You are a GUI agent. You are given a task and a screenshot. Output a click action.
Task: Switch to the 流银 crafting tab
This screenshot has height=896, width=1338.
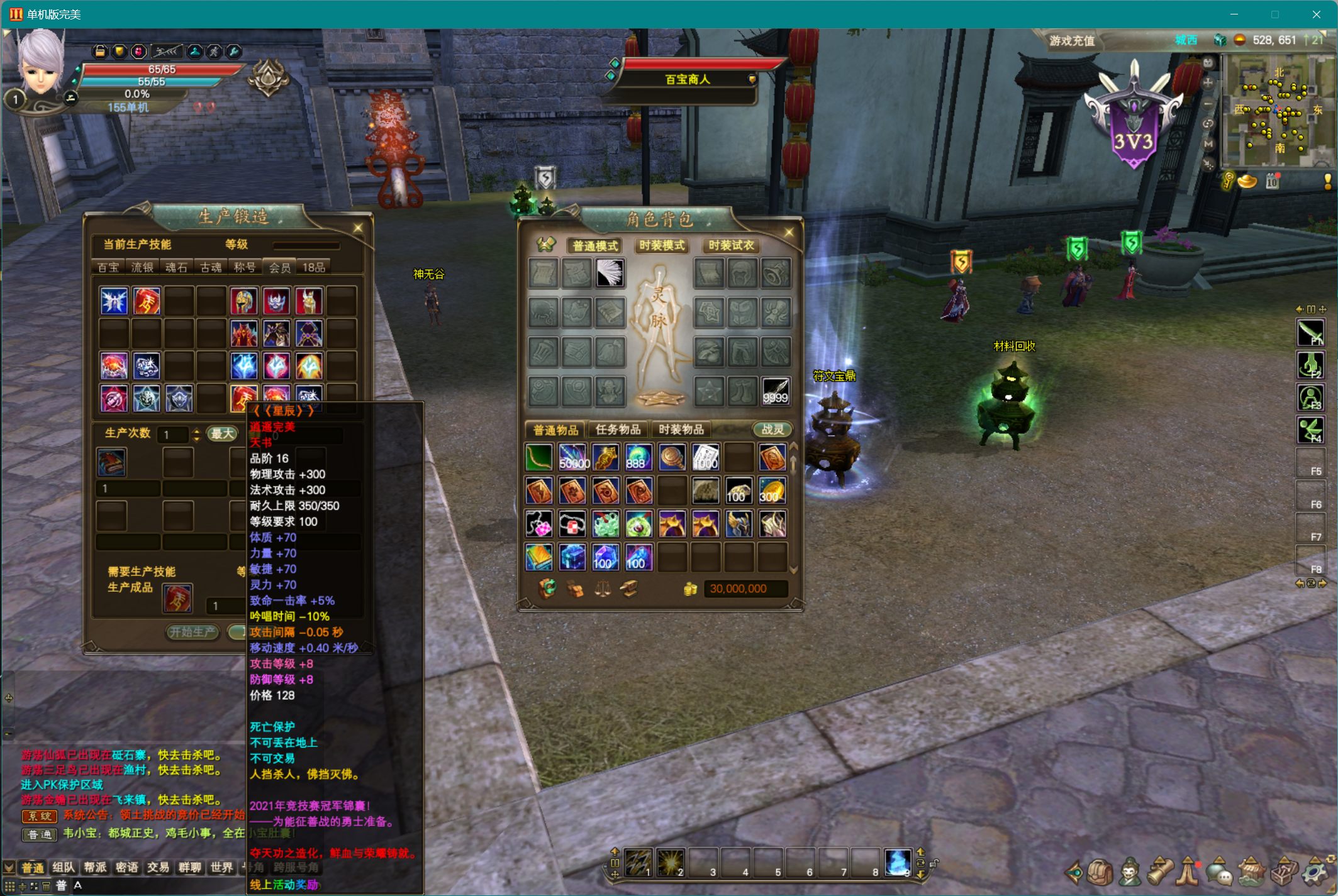pyautogui.click(x=142, y=267)
